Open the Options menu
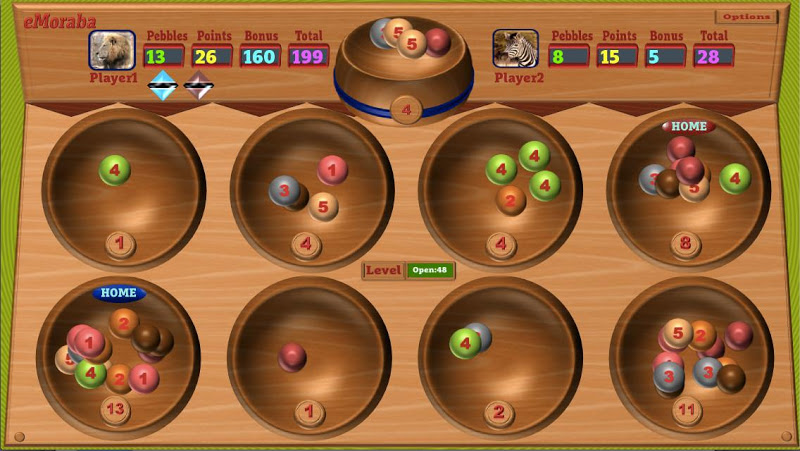This screenshot has height=451, width=800. click(x=746, y=17)
